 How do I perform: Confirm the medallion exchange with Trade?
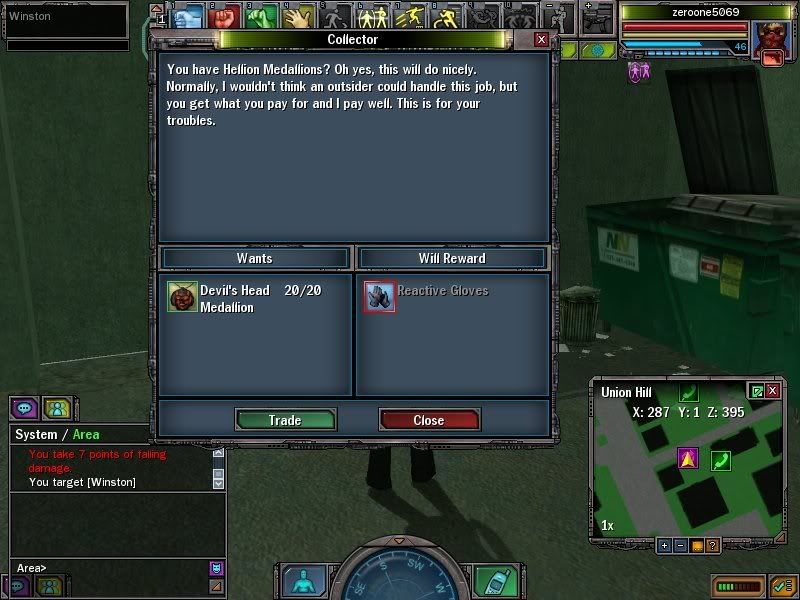(285, 420)
